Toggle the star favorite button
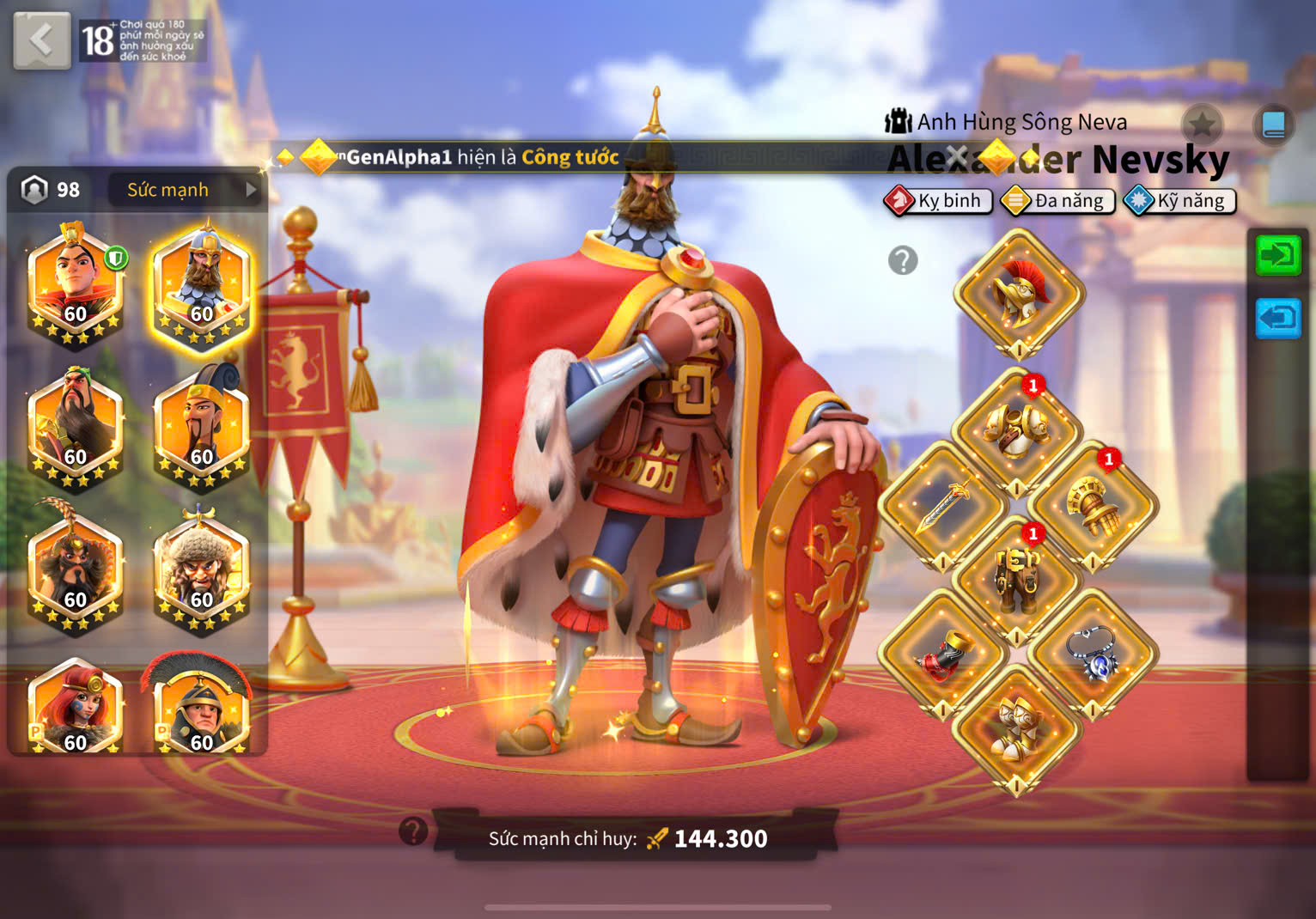This screenshot has height=919, width=1316. click(1202, 125)
